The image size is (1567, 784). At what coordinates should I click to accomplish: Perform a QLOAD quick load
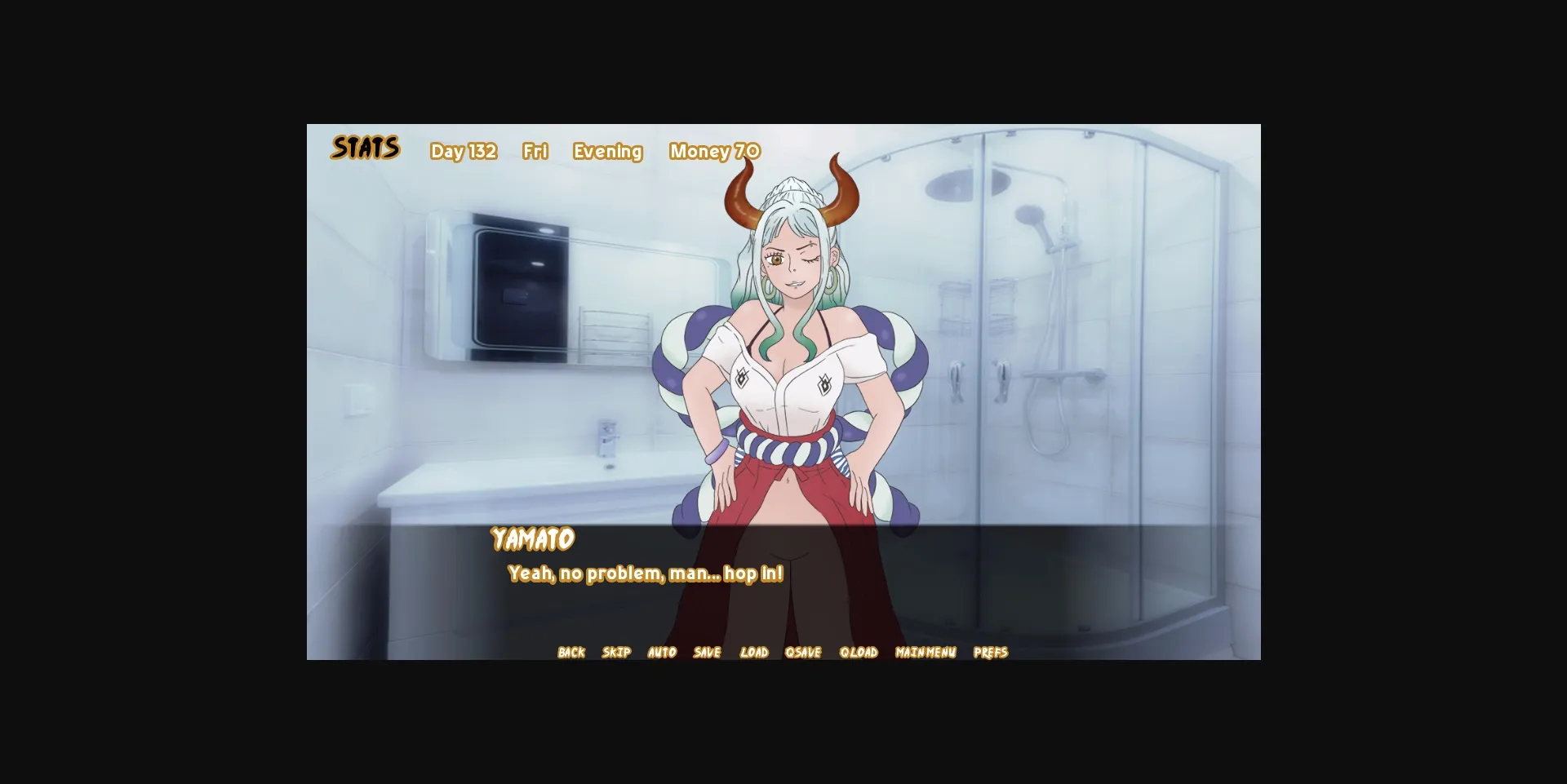coord(859,652)
